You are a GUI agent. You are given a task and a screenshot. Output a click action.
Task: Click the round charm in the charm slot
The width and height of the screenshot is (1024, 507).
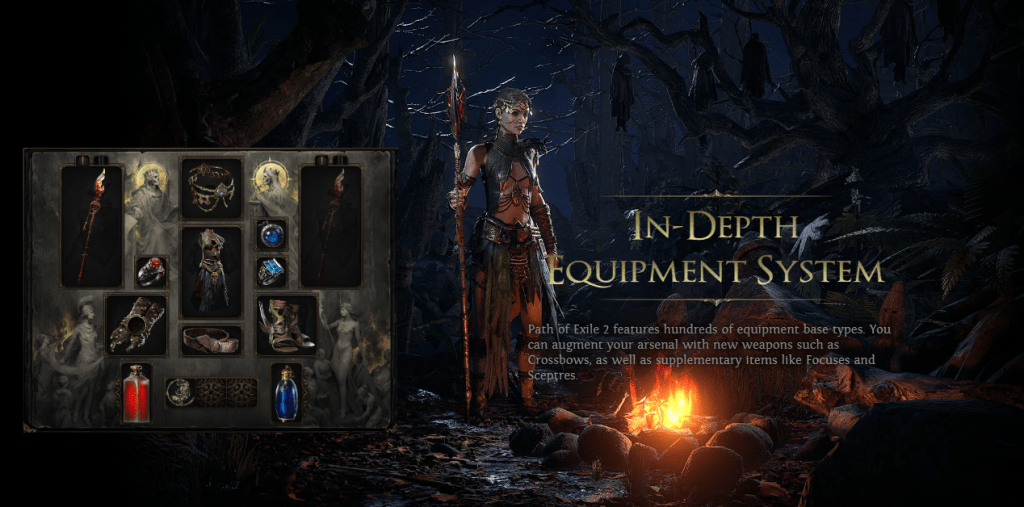181,392
